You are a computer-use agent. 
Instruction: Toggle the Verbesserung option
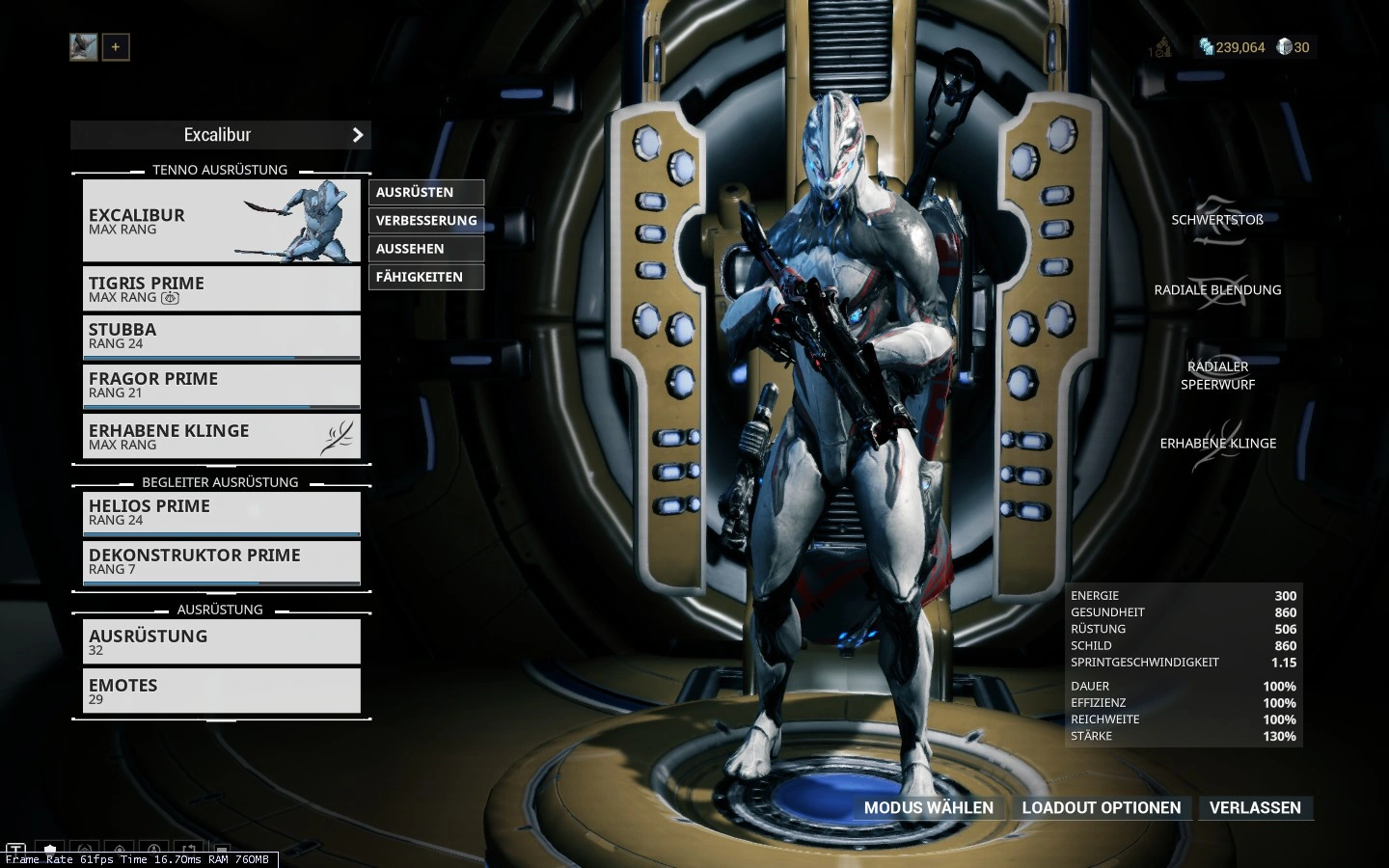pos(425,220)
